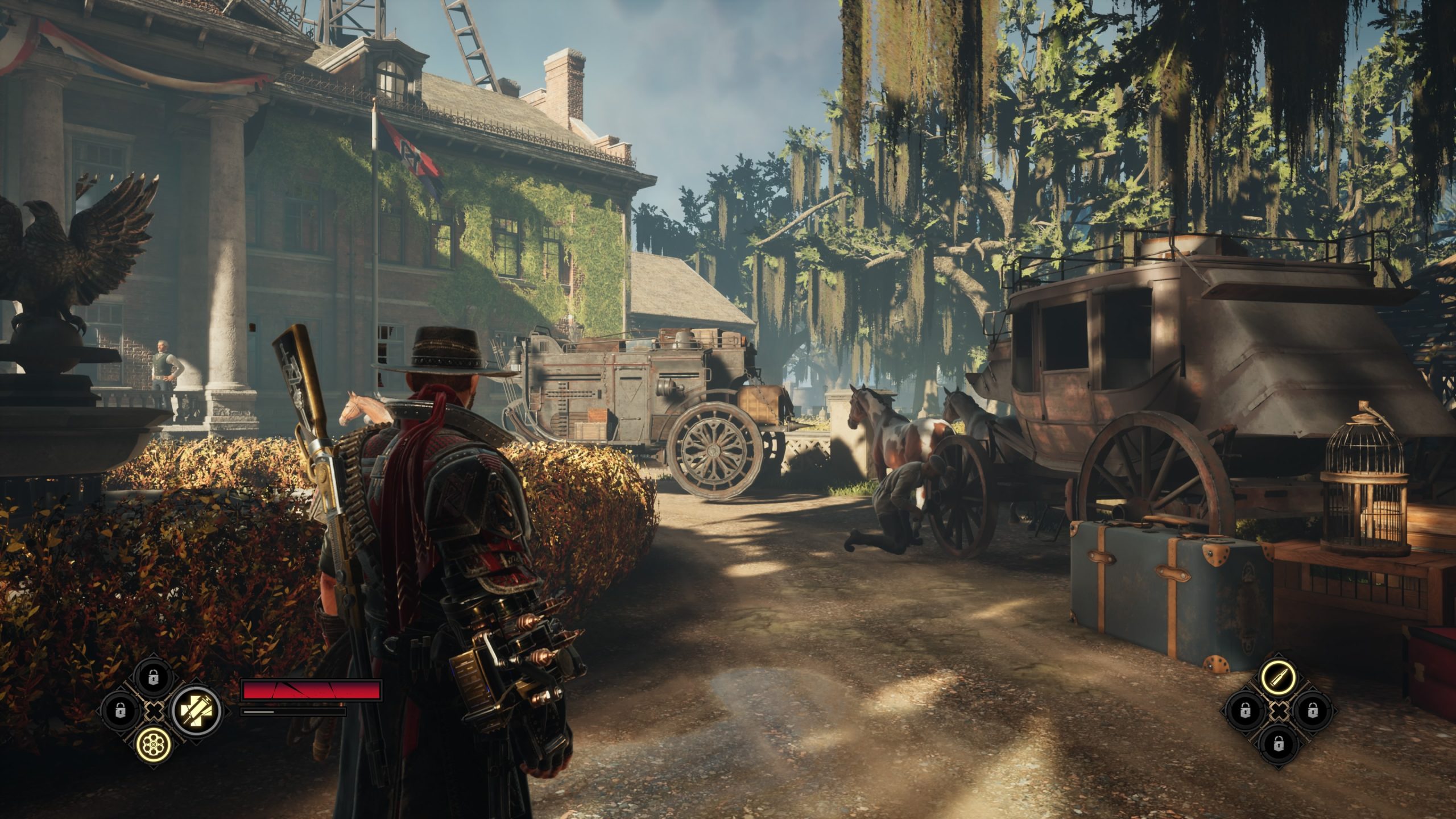
Task: Select the revolver cylinder weapon icon
Action: click(152, 744)
